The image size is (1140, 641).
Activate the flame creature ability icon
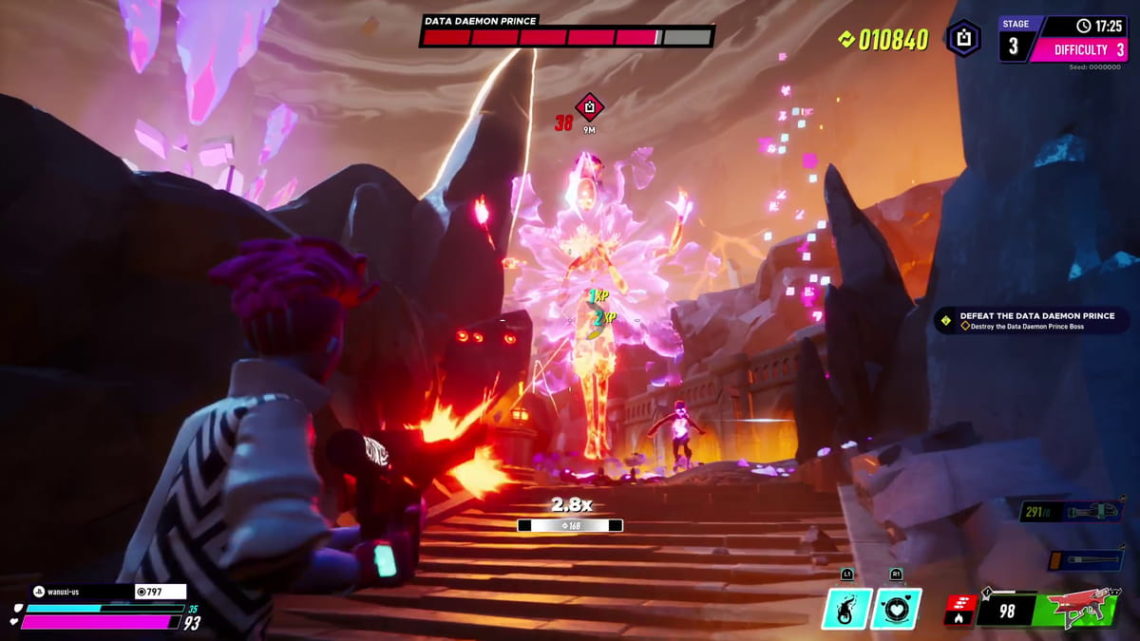846,609
